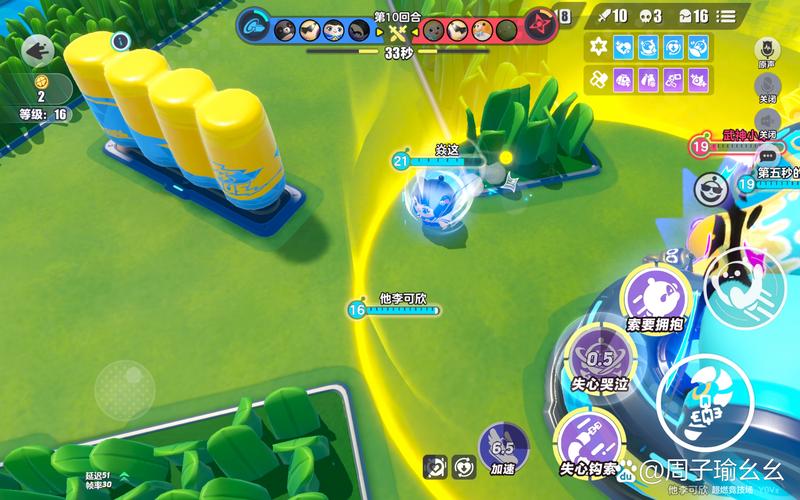This screenshot has width=800, height=500.
Task: Trigger the 失心钩索 skill
Action: click(x=588, y=440)
